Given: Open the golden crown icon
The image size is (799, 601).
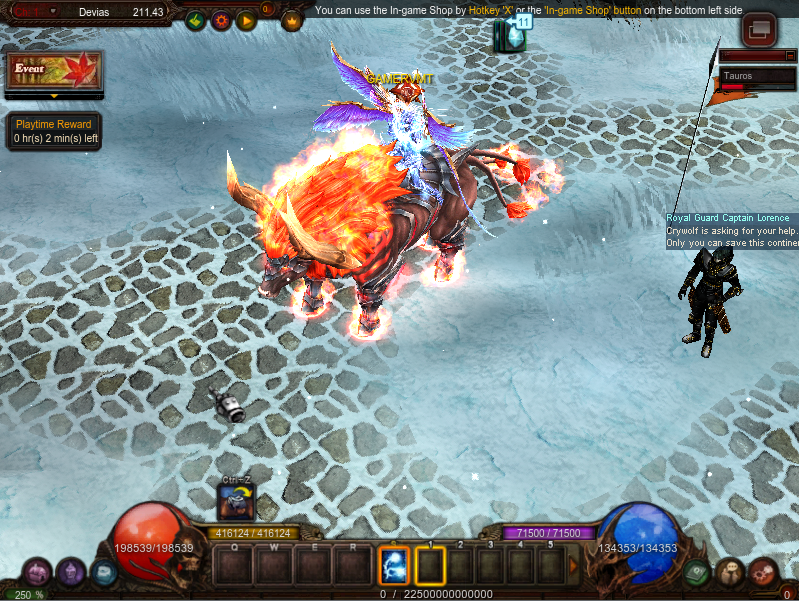Looking at the screenshot, I should coord(293,19).
